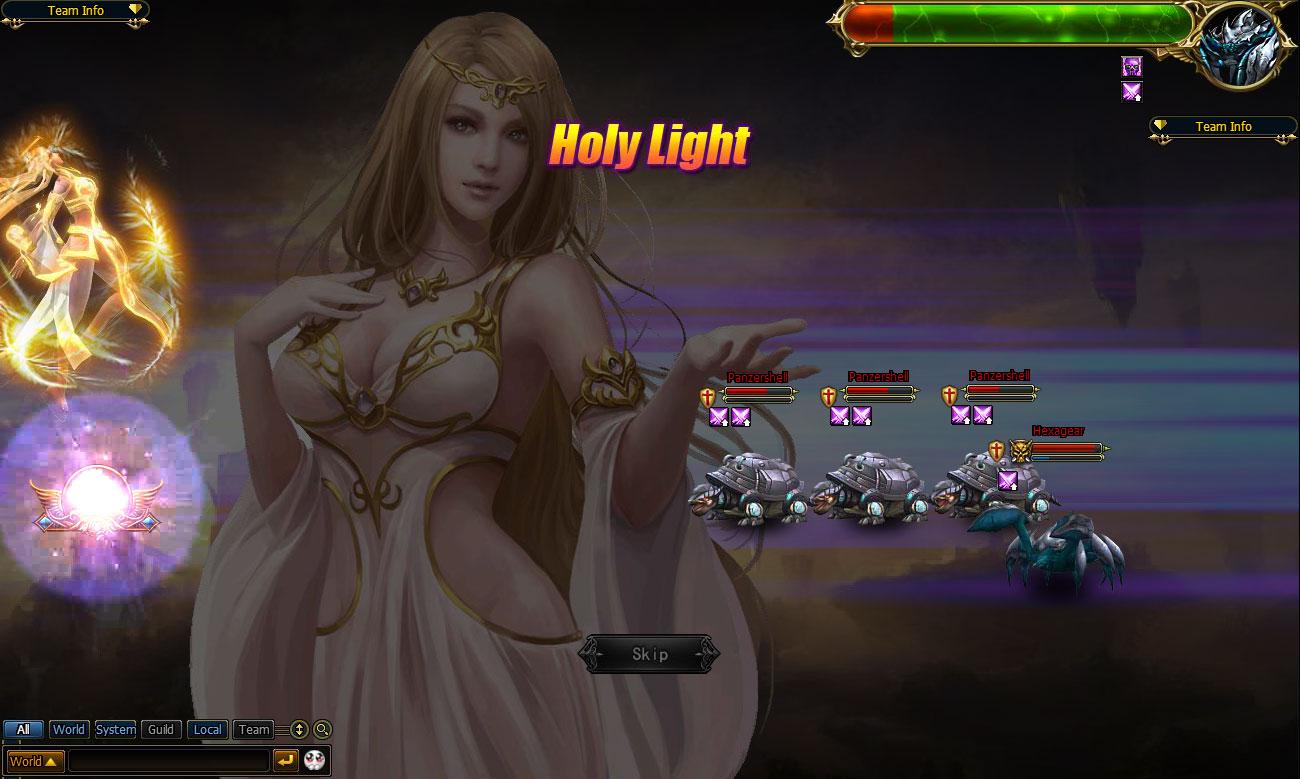1300x779 pixels.
Task: Switch to the World chat tab
Action: tap(69, 730)
